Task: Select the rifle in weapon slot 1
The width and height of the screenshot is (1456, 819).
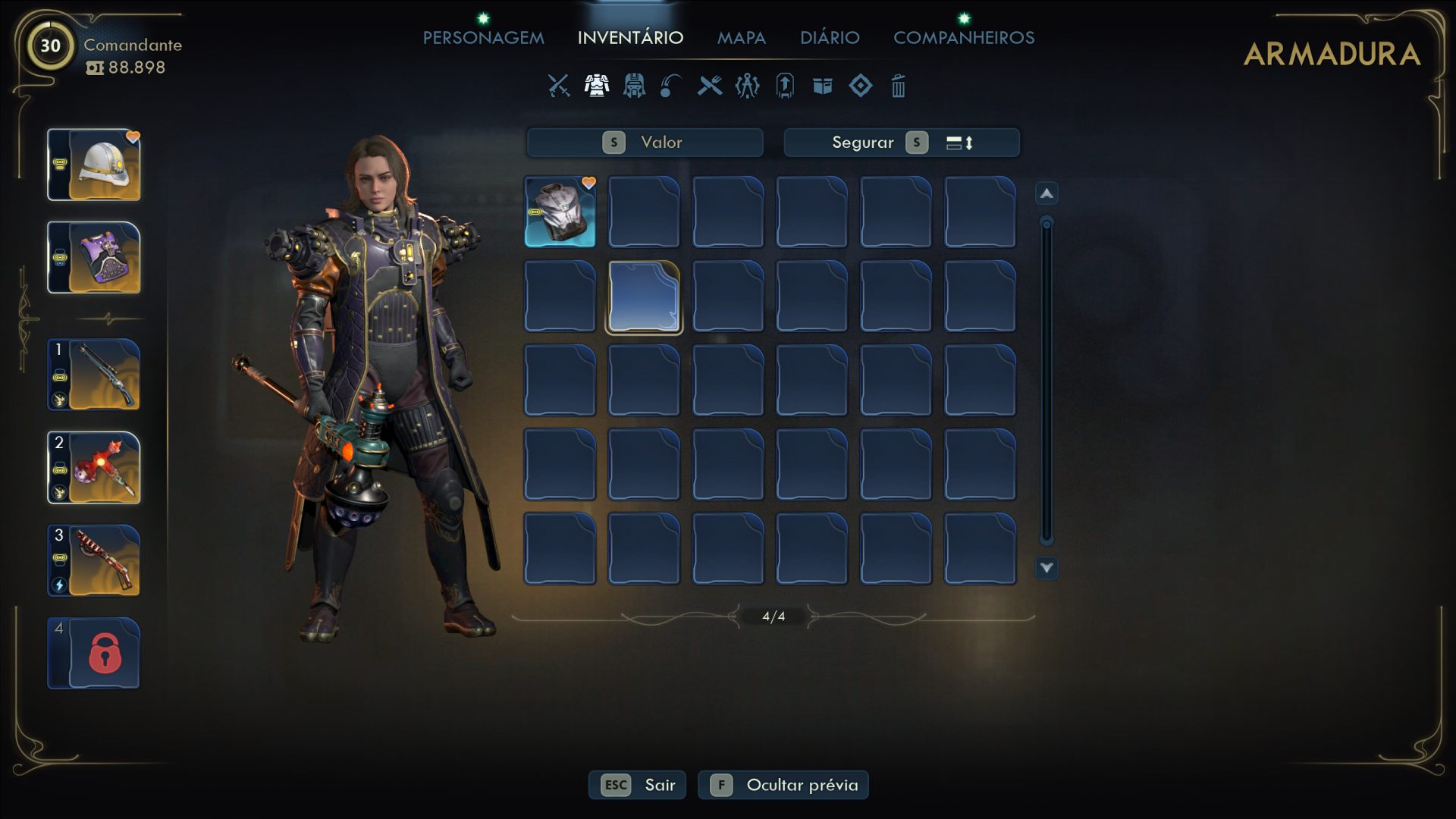Action: (94, 375)
